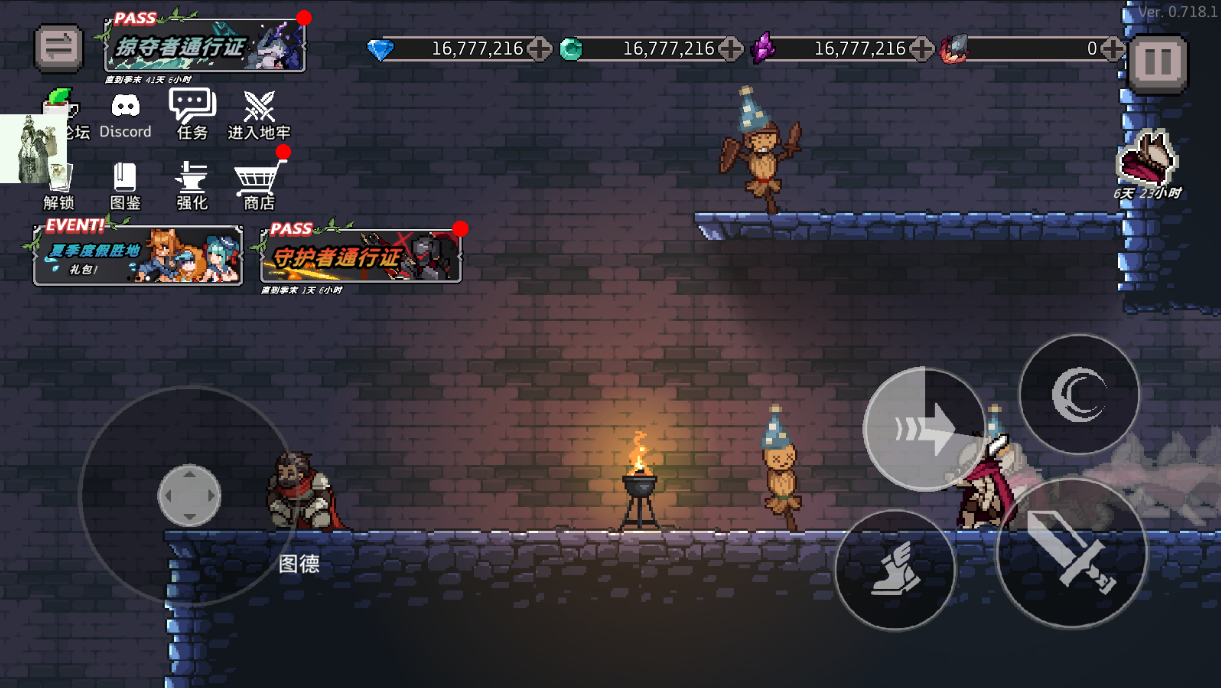
Task: Open the 任务 quests menu
Action: pos(192,113)
